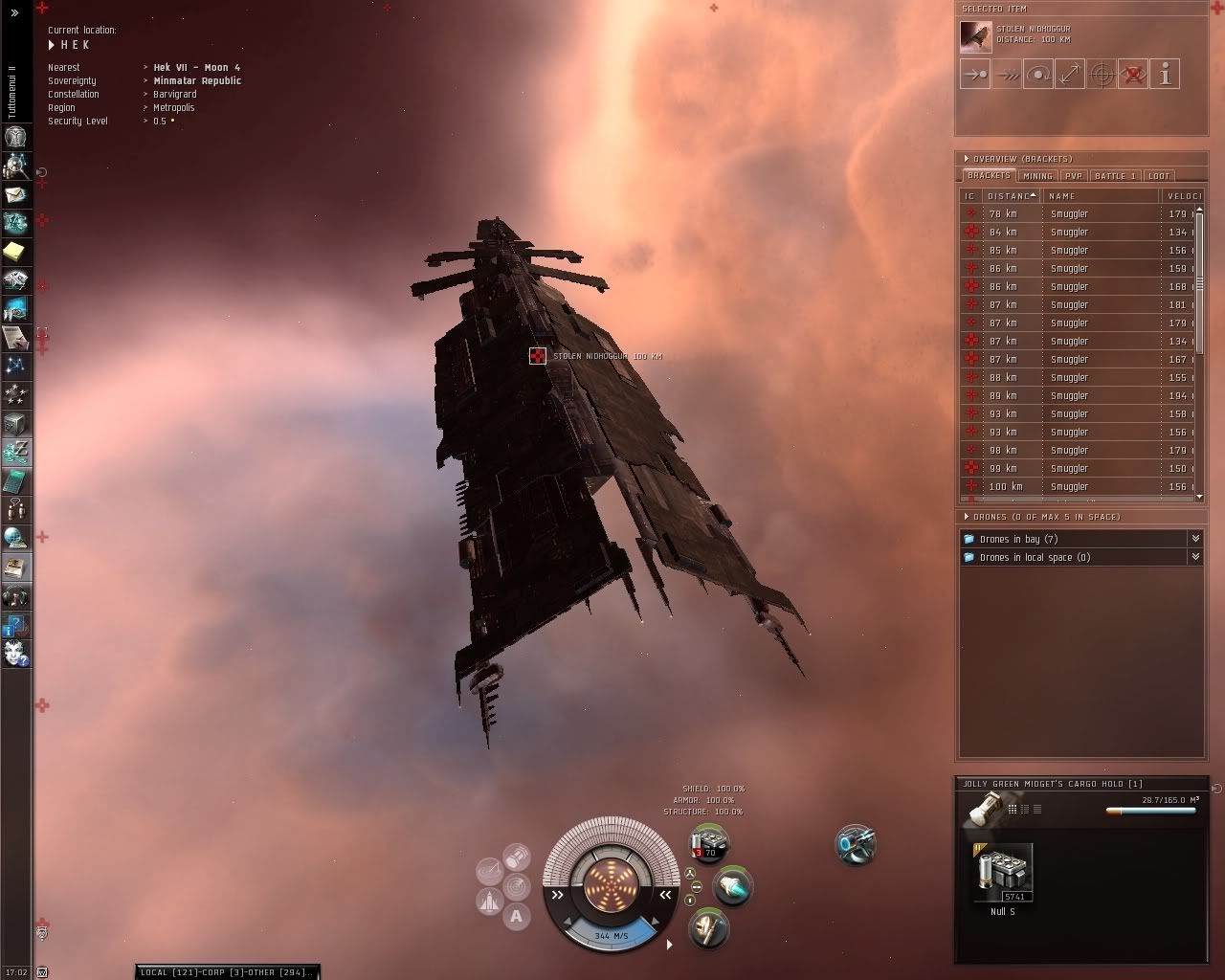Select the Null S ammo in cargo
Viewport: 1225px width, 980px height.
[1002, 874]
